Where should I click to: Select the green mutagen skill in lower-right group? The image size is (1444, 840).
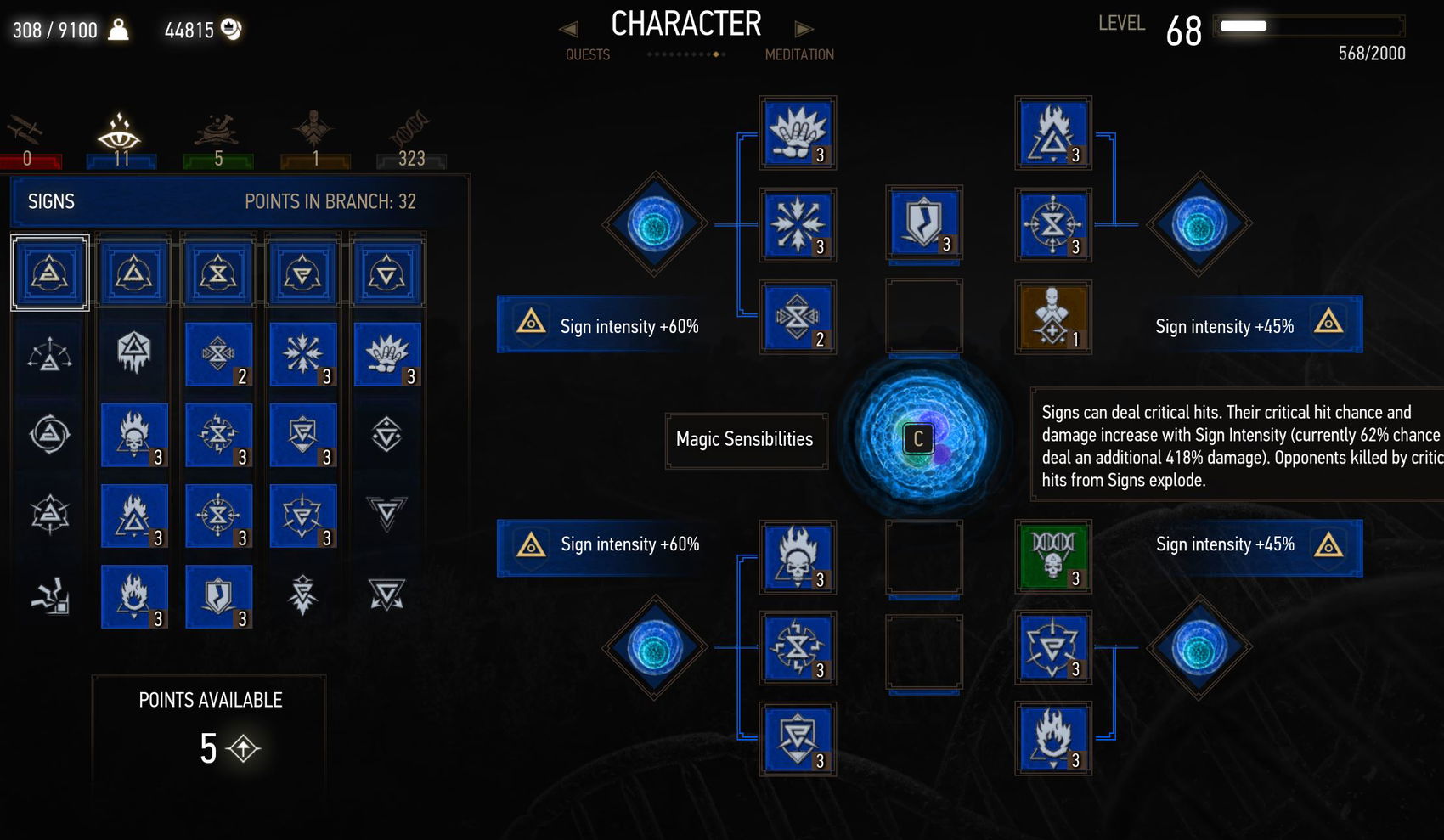click(x=1052, y=558)
